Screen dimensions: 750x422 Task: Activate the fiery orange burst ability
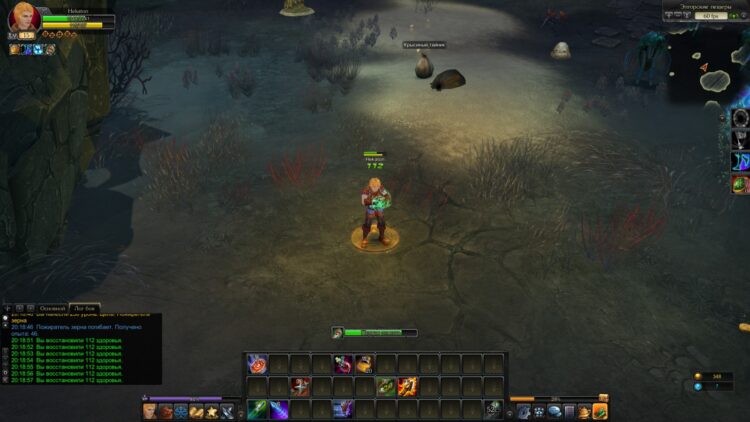[x=407, y=386]
